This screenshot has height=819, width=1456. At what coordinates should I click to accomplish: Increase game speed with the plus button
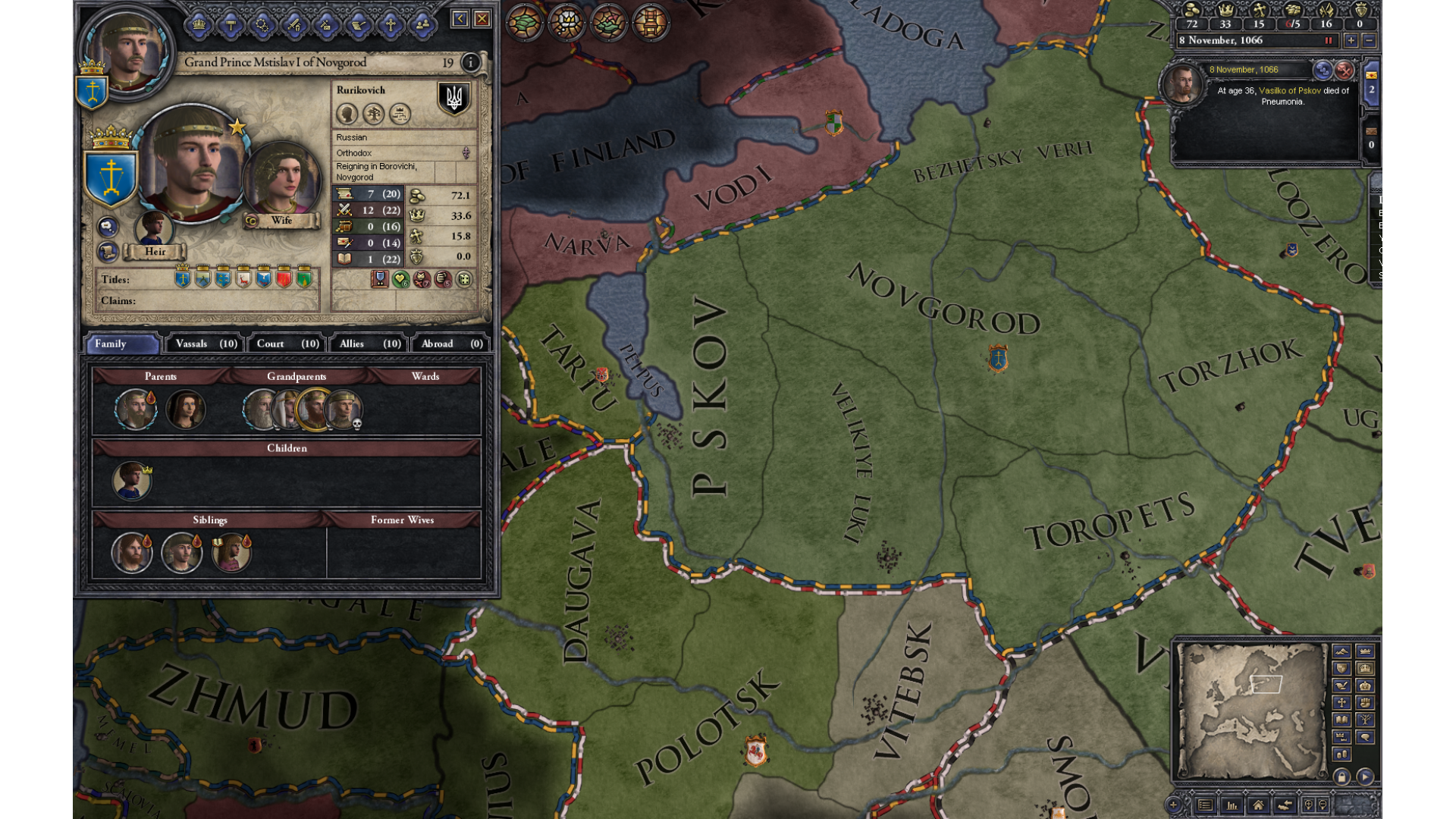coord(1351,41)
